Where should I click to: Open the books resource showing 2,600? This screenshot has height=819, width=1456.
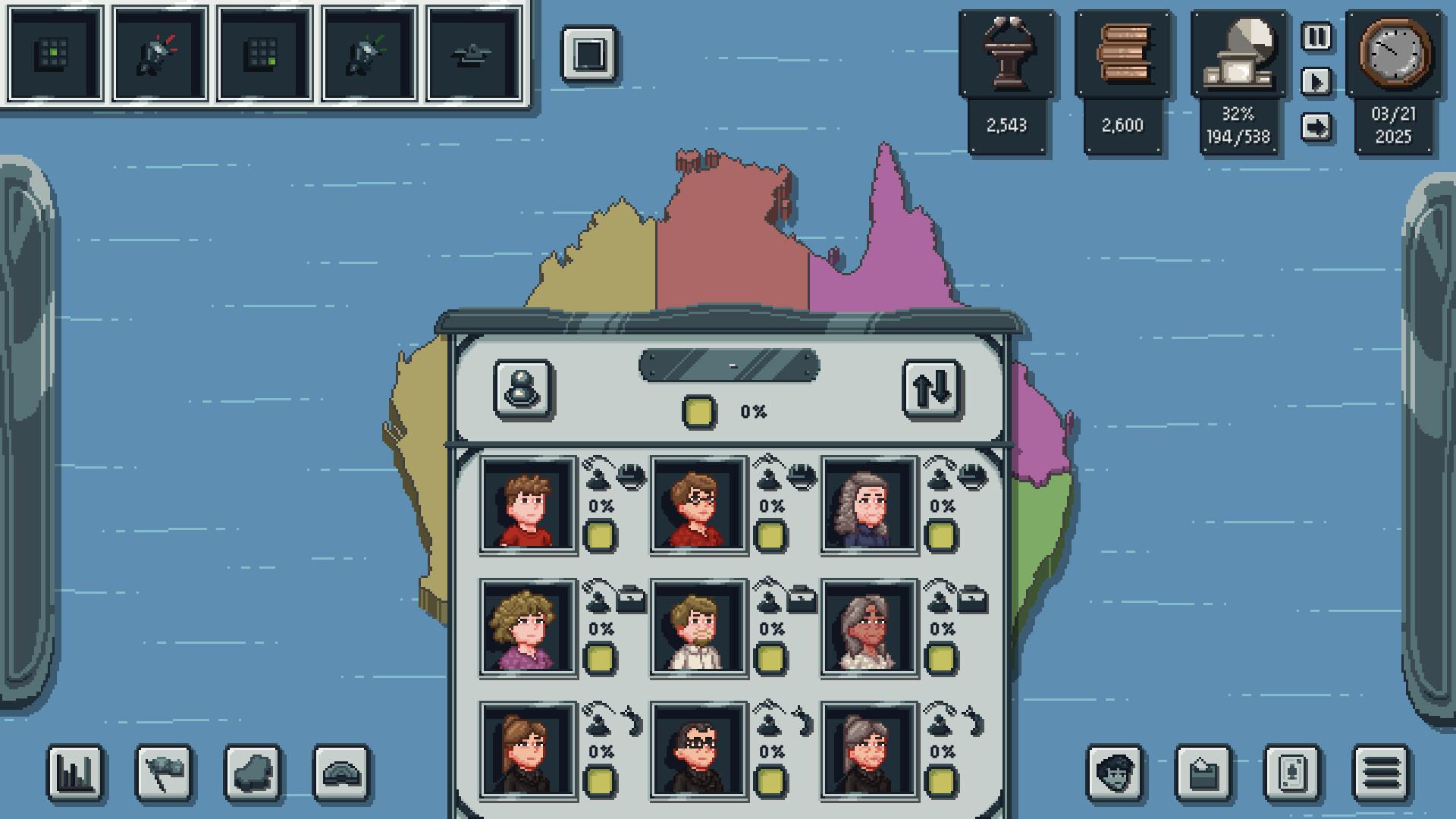point(1124,53)
